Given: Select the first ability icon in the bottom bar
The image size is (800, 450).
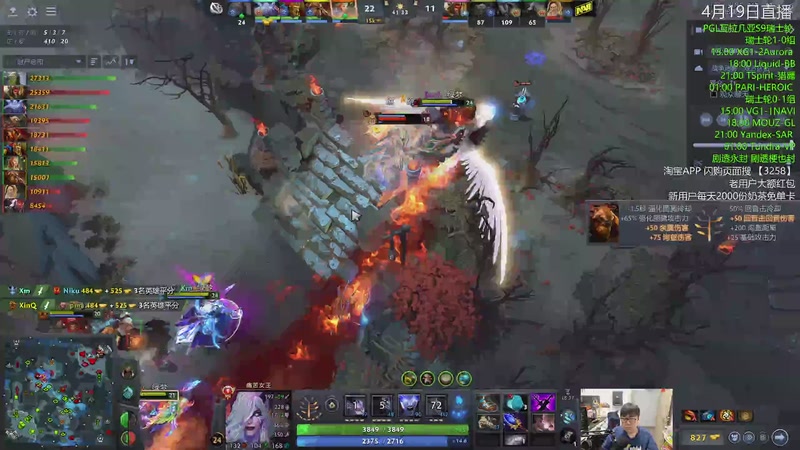Looking at the screenshot, I should (354, 407).
